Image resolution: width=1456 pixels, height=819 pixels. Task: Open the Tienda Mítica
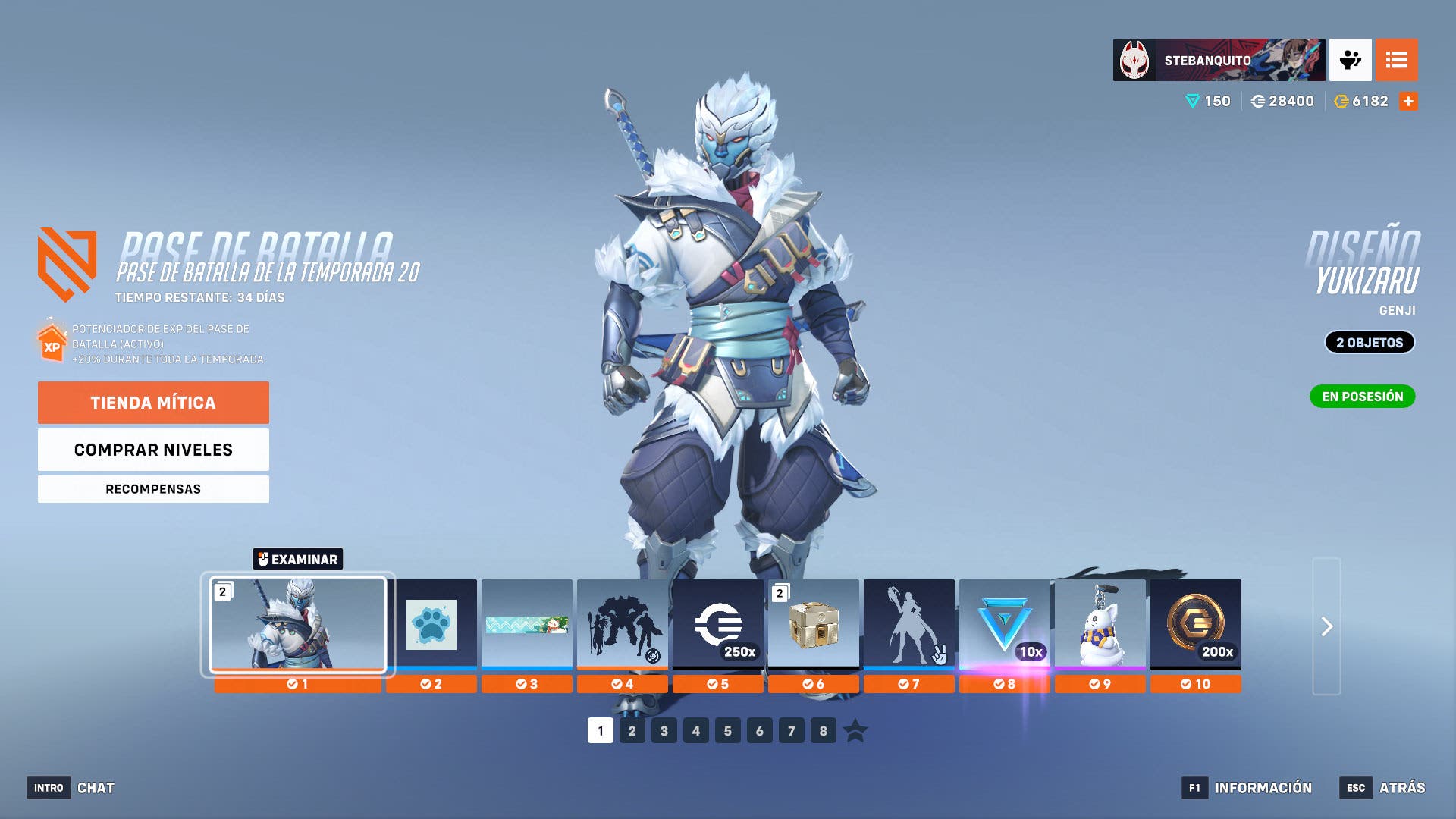[153, 403]
